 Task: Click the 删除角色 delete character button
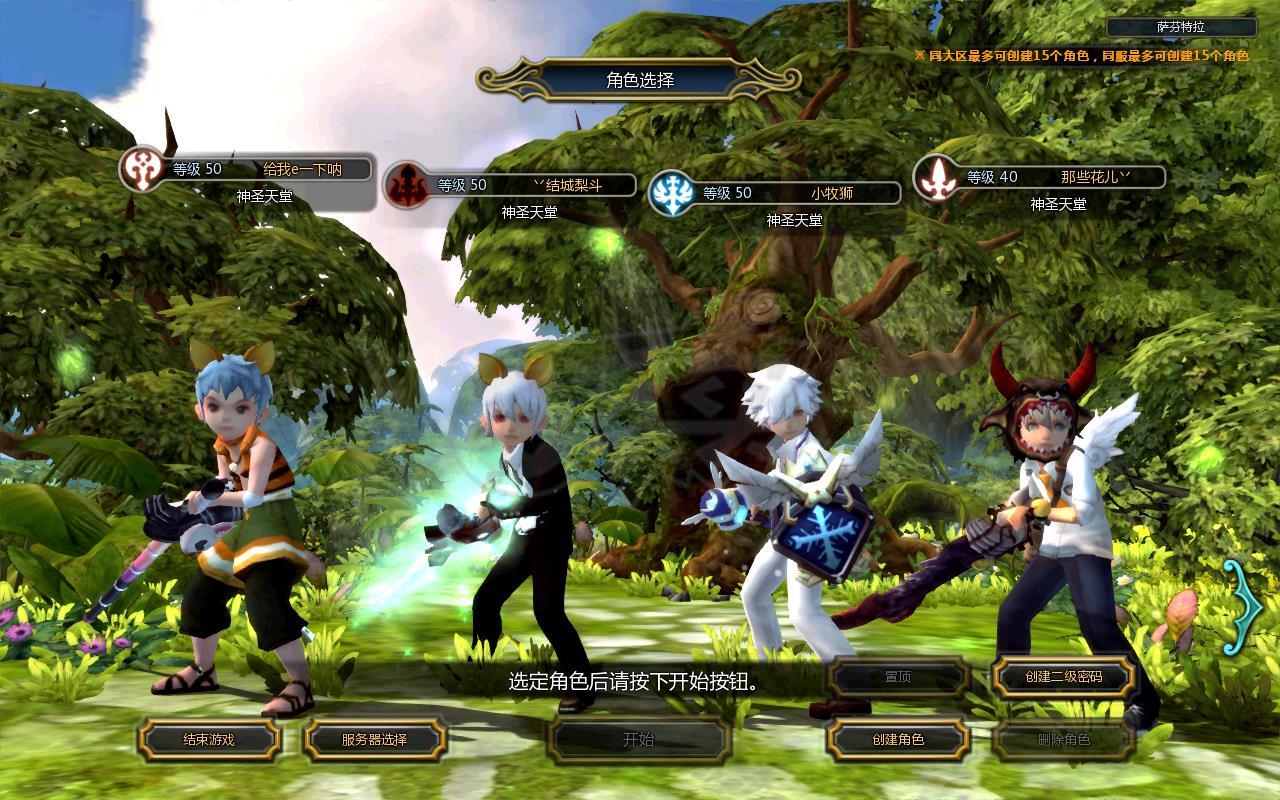click(1063, 740)
